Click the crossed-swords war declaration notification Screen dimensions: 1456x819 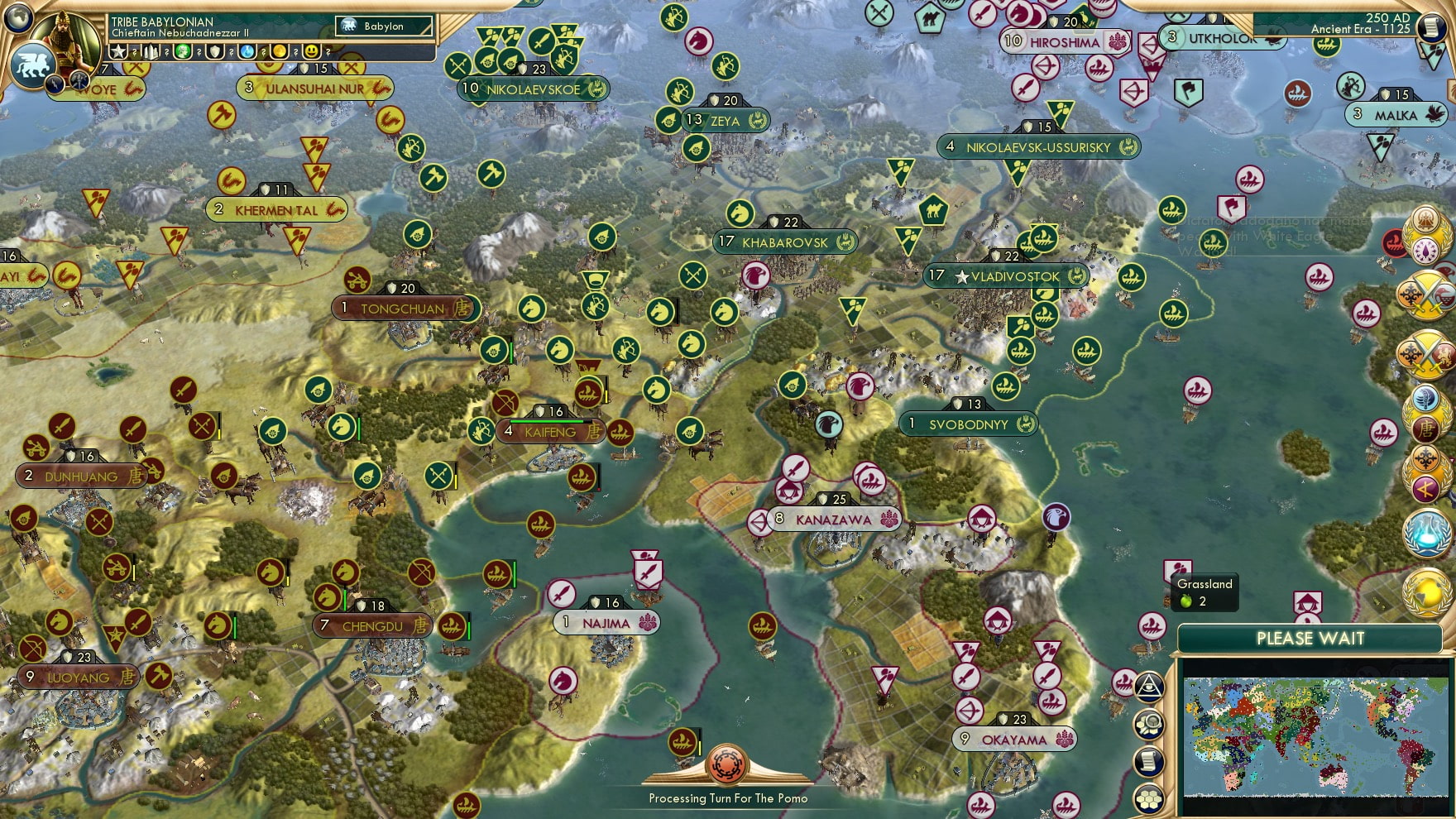coord(1427,295)
